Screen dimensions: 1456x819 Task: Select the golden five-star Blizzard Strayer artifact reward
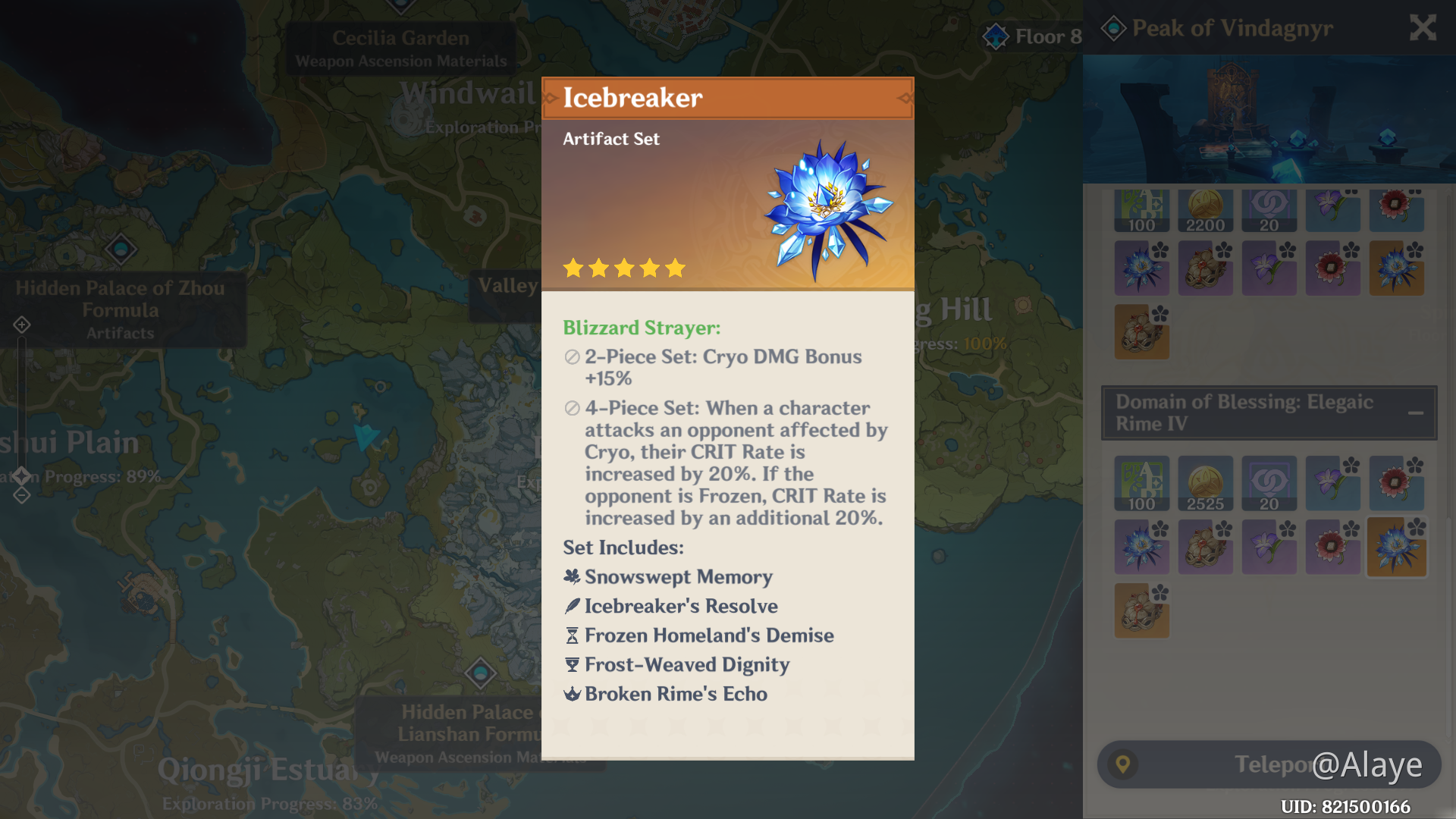[x=1397, y=547]
